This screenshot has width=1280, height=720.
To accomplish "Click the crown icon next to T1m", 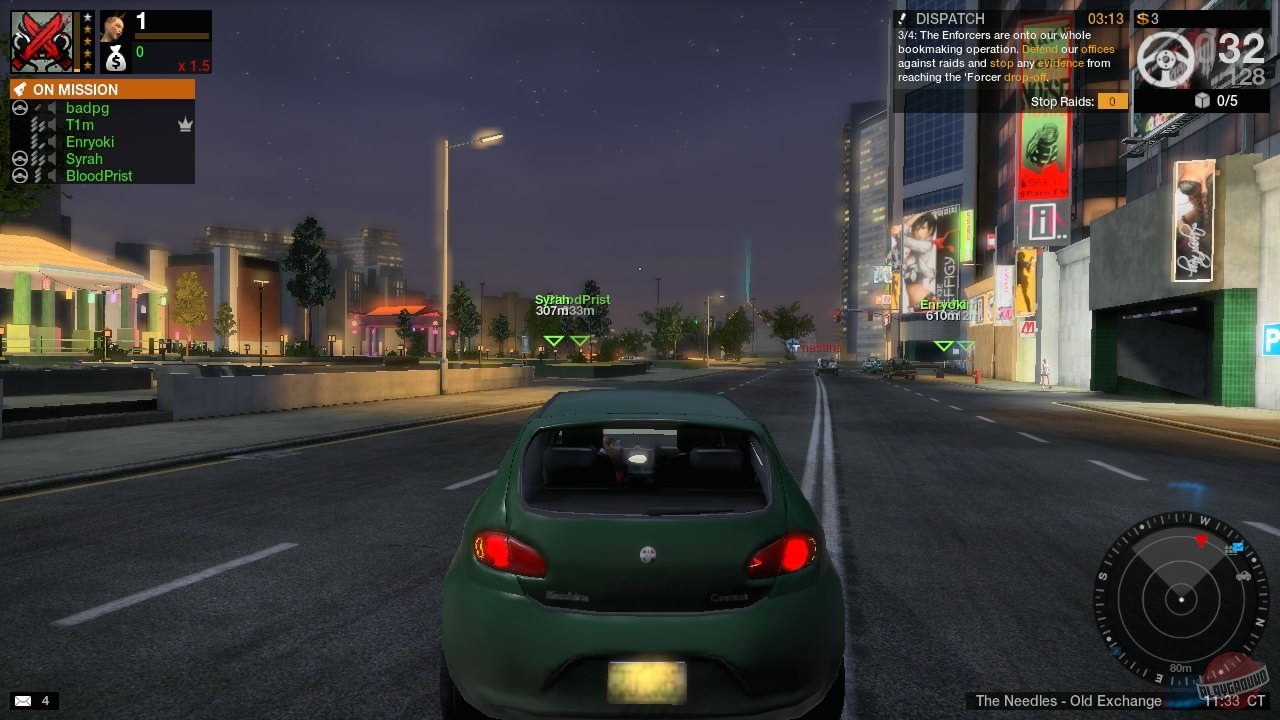I will click(183, 124).
